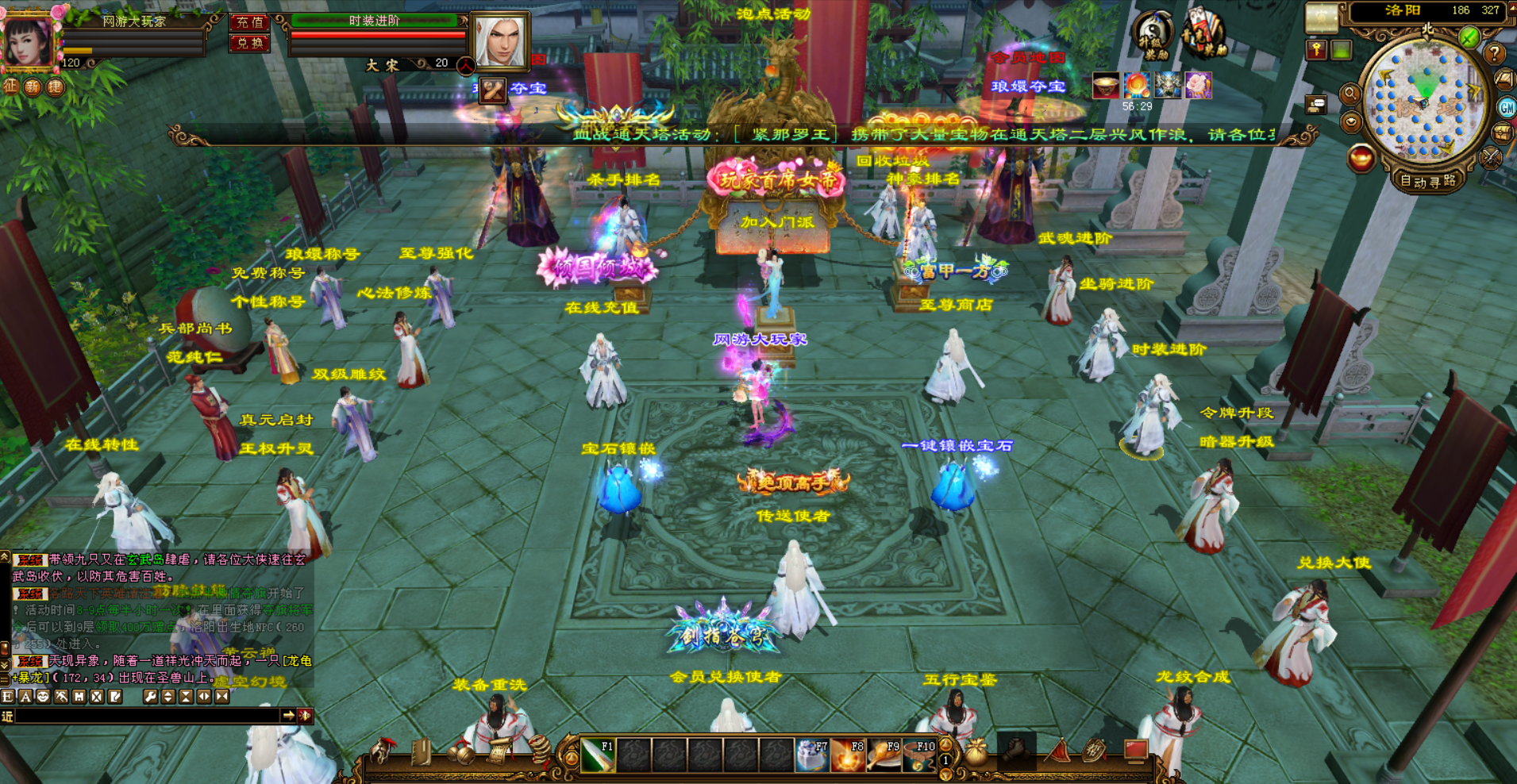Click the 充值 recharge button

249,22
